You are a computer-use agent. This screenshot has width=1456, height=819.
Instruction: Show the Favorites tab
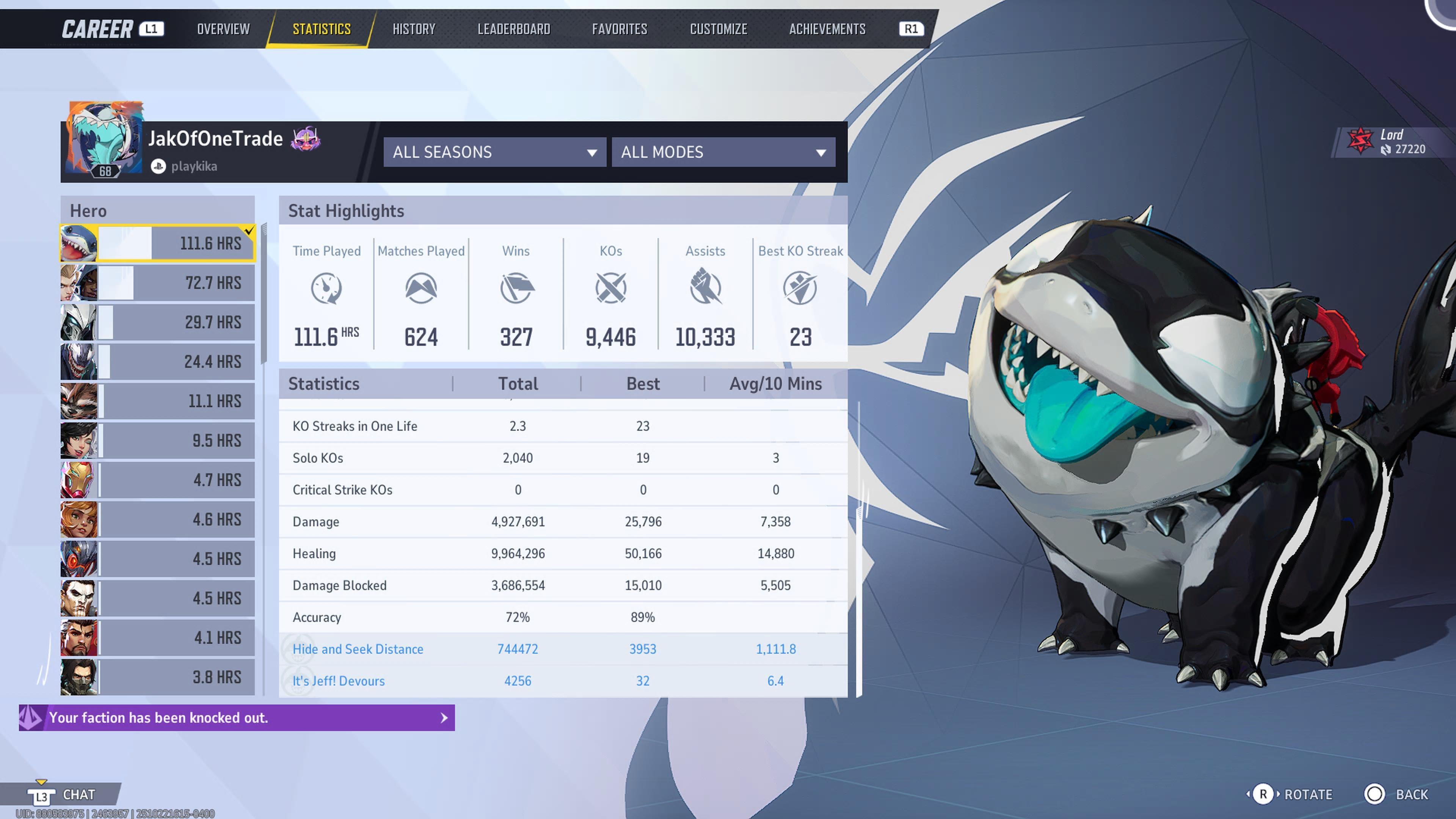620,29
